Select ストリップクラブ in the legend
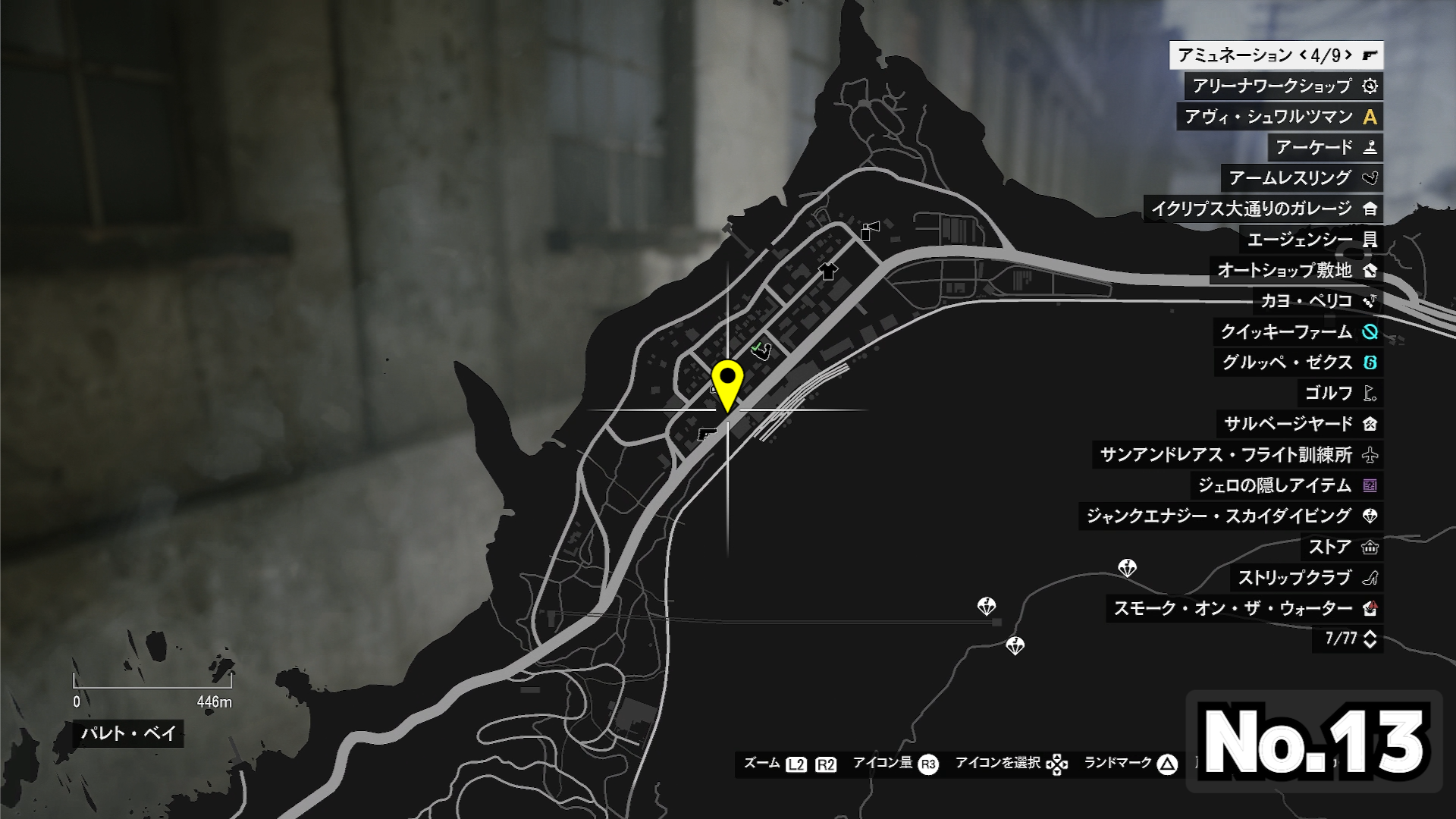 pos(1306,578)
